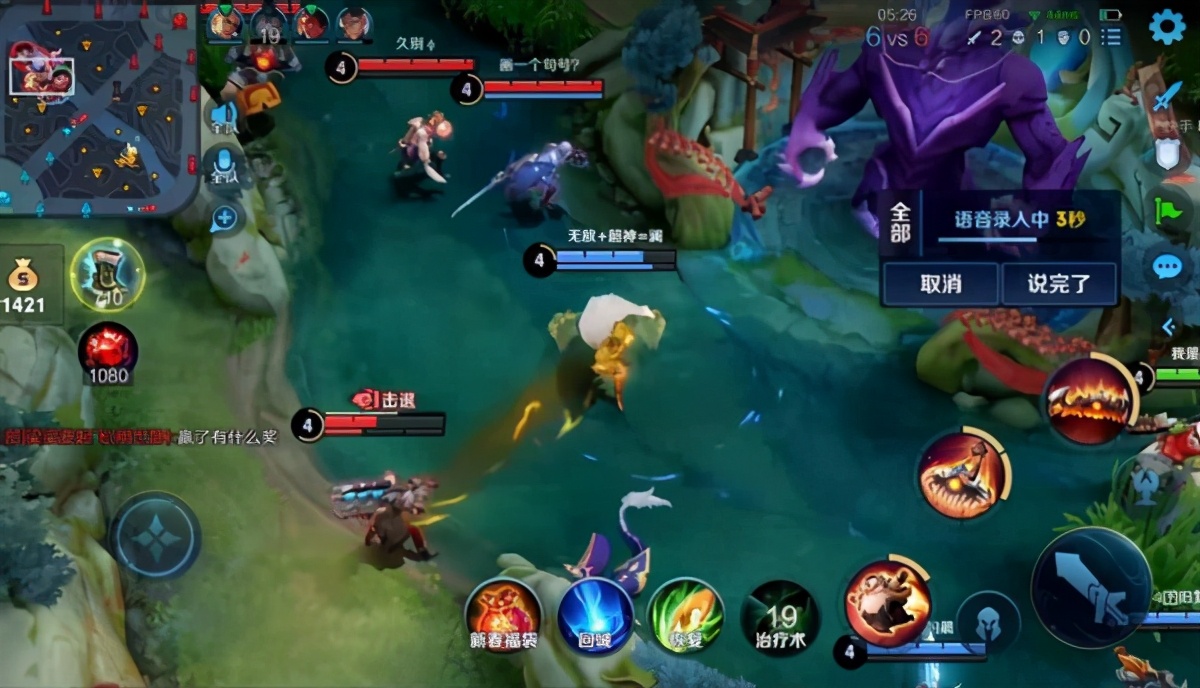The width and height of the screenshot is (1200, 688).
Task: Toggle the team microphone button
Action: (222, 165)
